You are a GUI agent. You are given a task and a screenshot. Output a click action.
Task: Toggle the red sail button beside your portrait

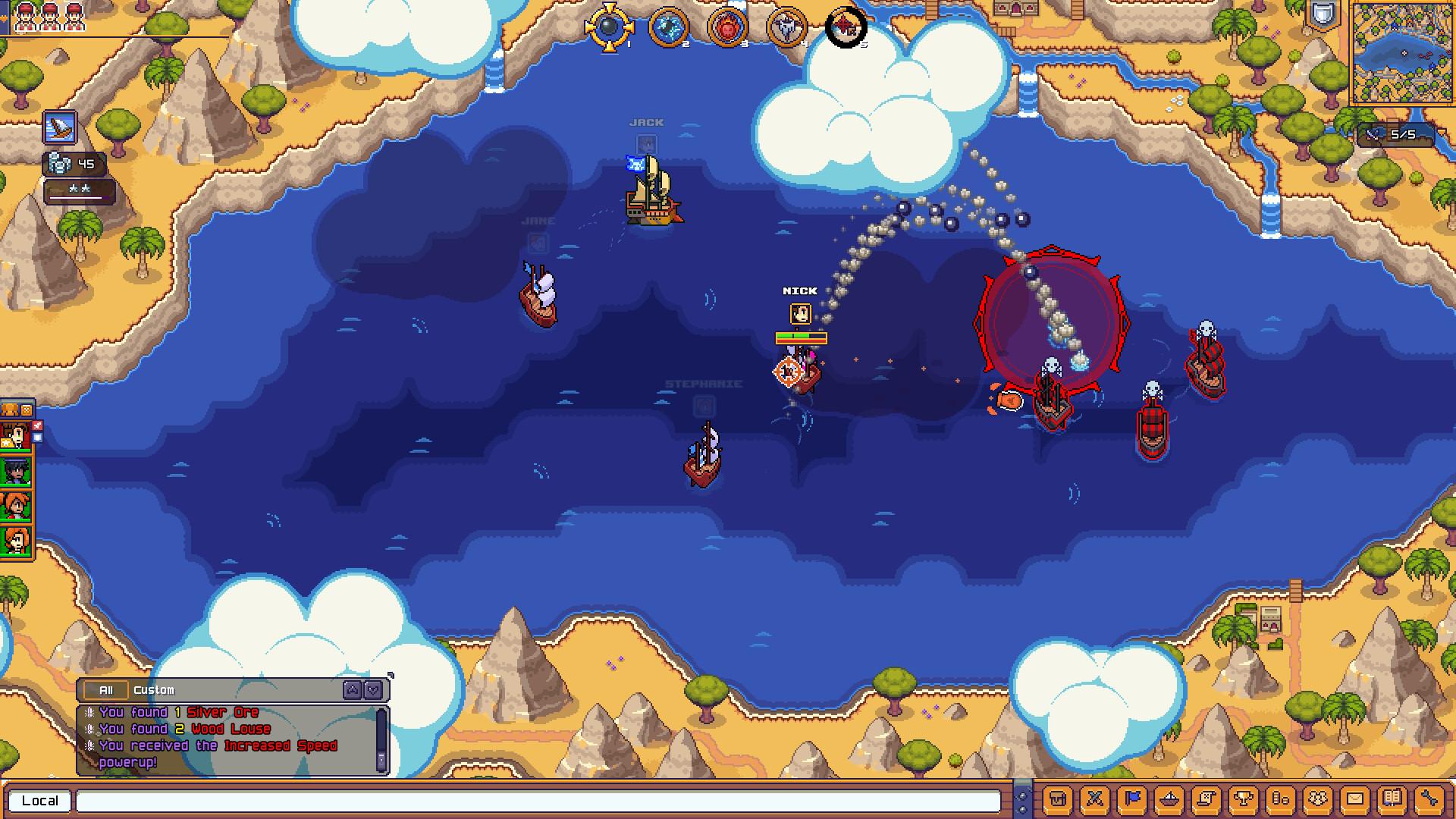(37, 425)
